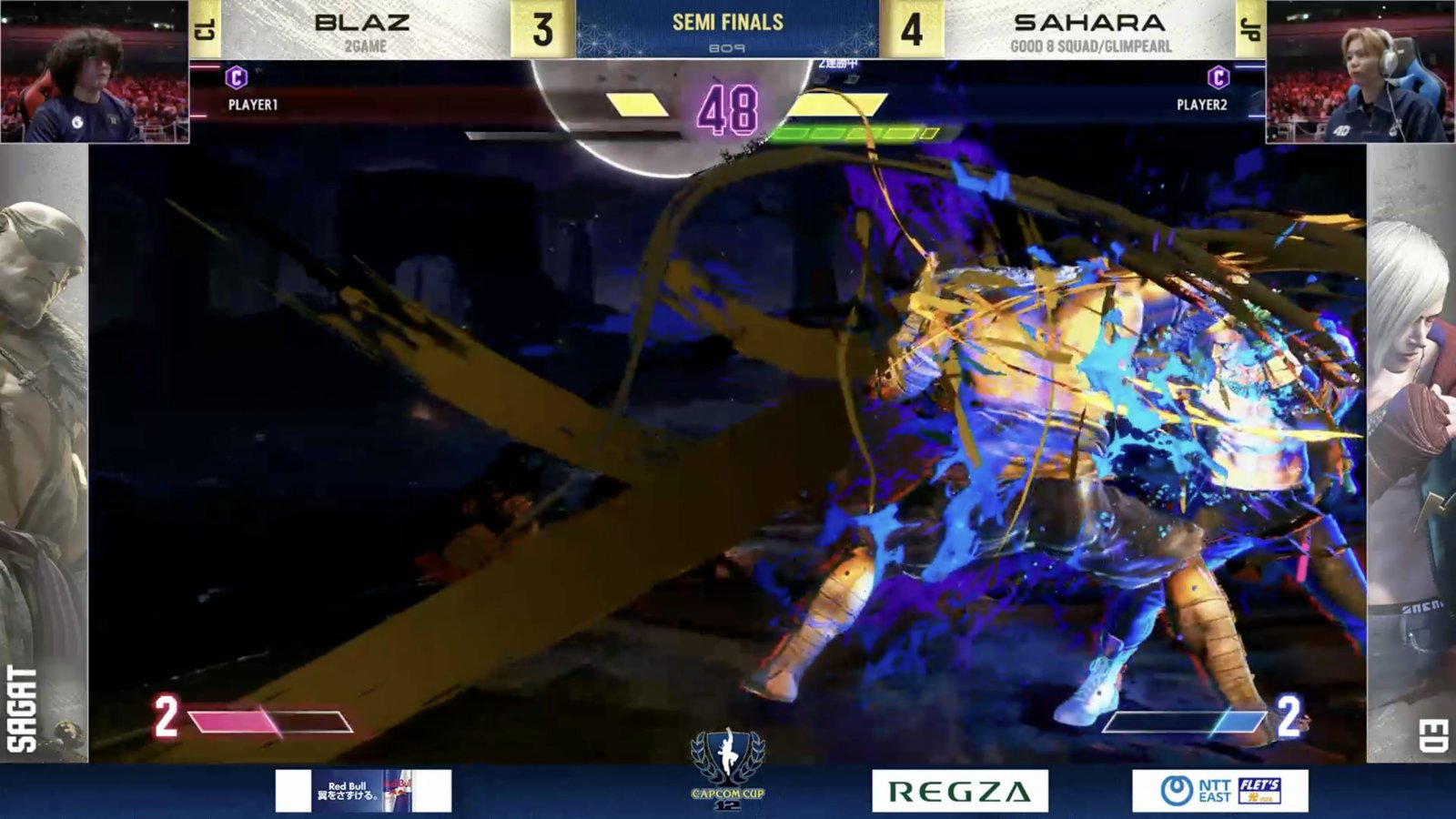Select Blaz's player camera feed
Screen dimensions: 1456x819
click(95, 72)
